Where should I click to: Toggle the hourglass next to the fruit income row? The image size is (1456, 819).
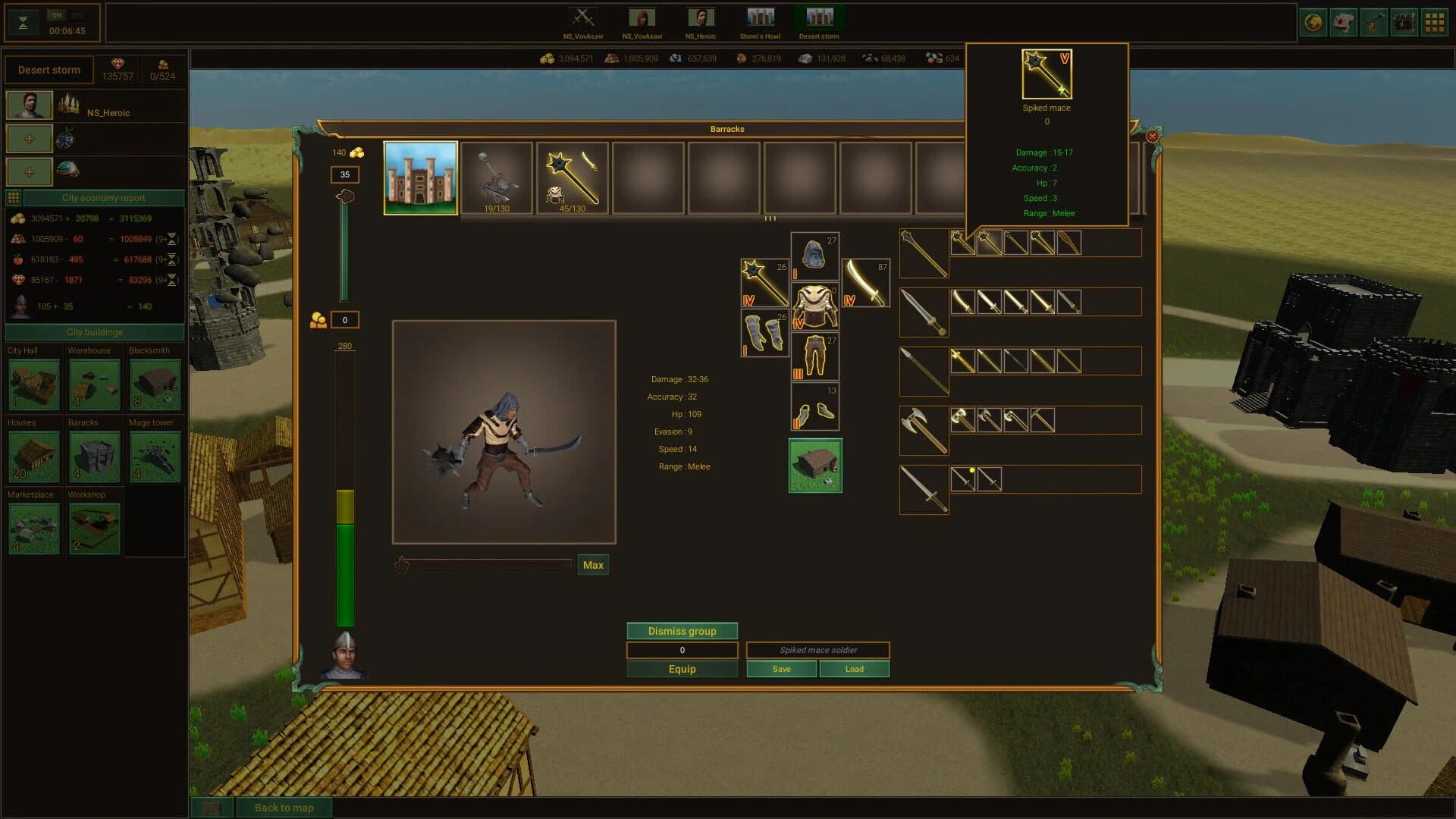pos(174,260)
